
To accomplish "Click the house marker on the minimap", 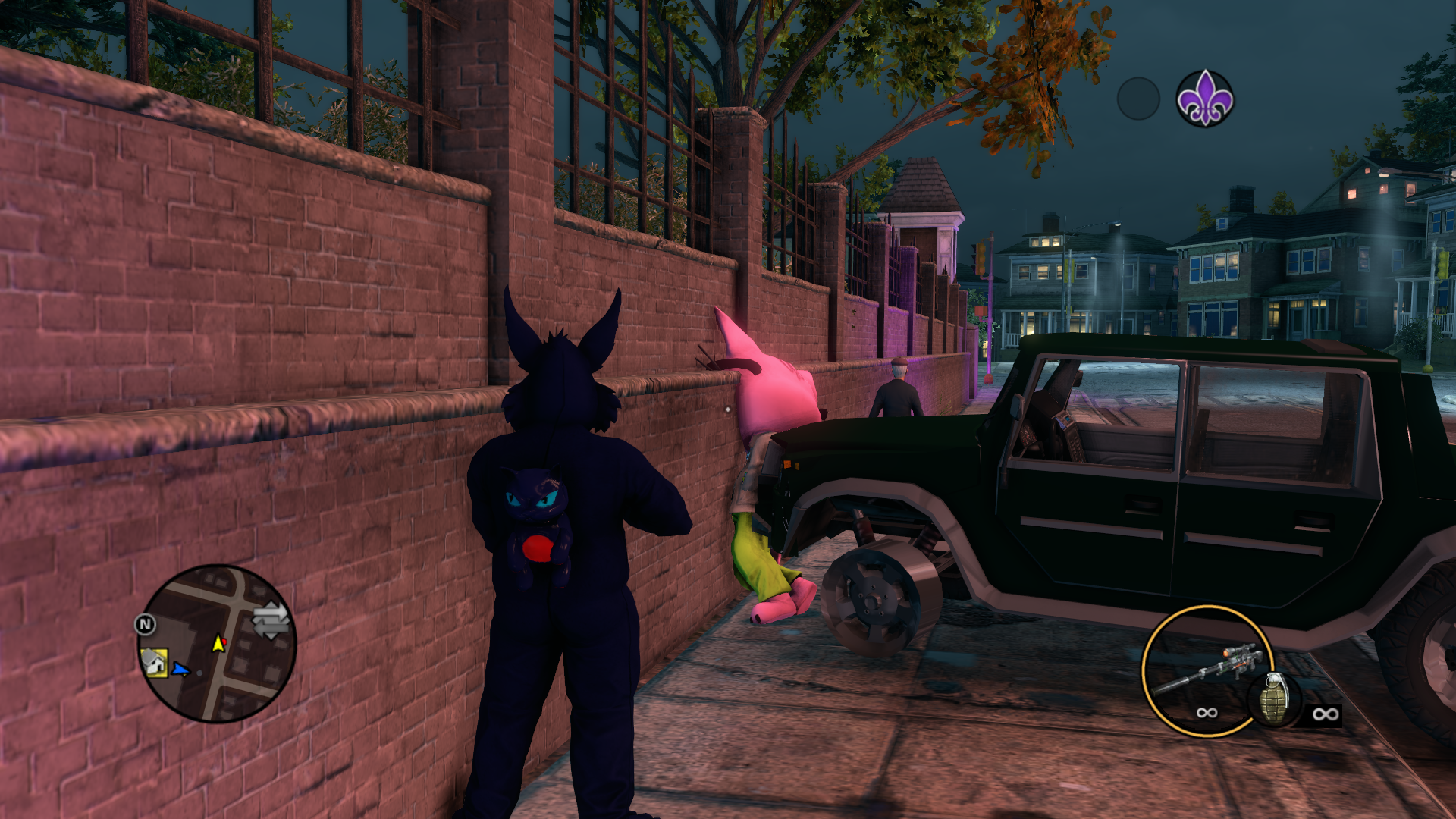I will (155, 663).
